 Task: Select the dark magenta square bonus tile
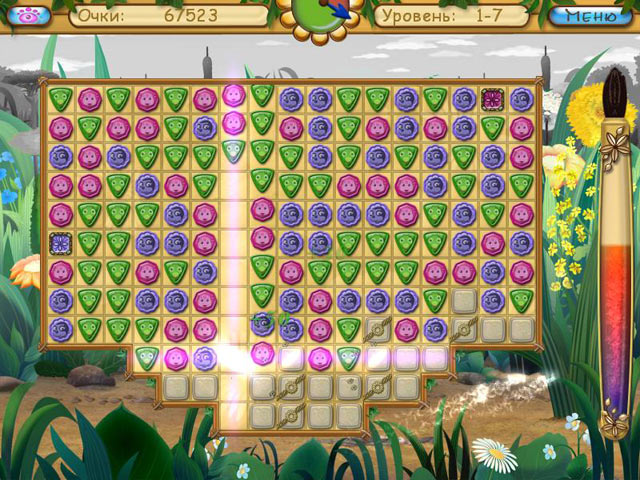click(x=492, y=99)
